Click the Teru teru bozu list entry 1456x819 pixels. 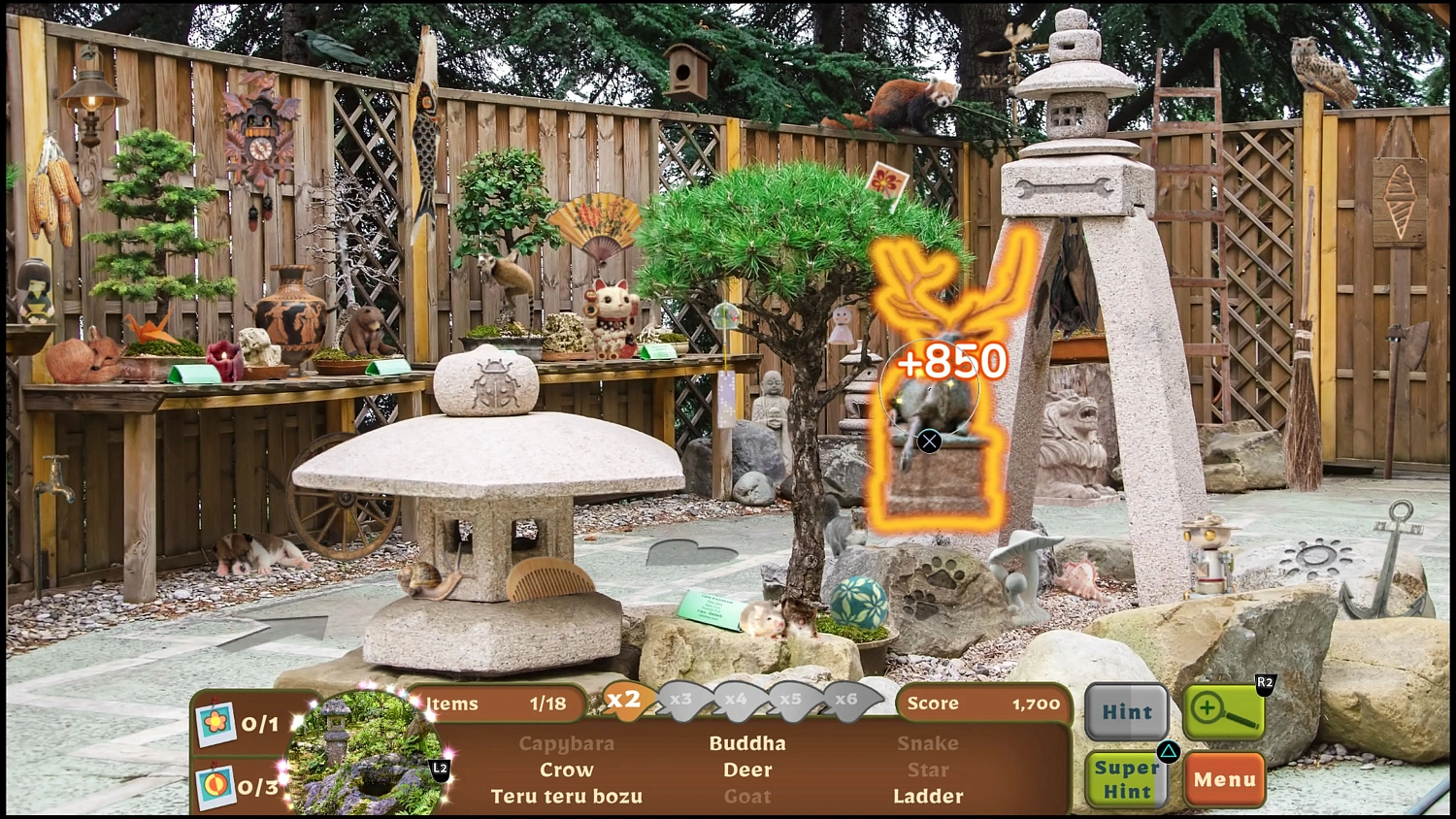566,796
